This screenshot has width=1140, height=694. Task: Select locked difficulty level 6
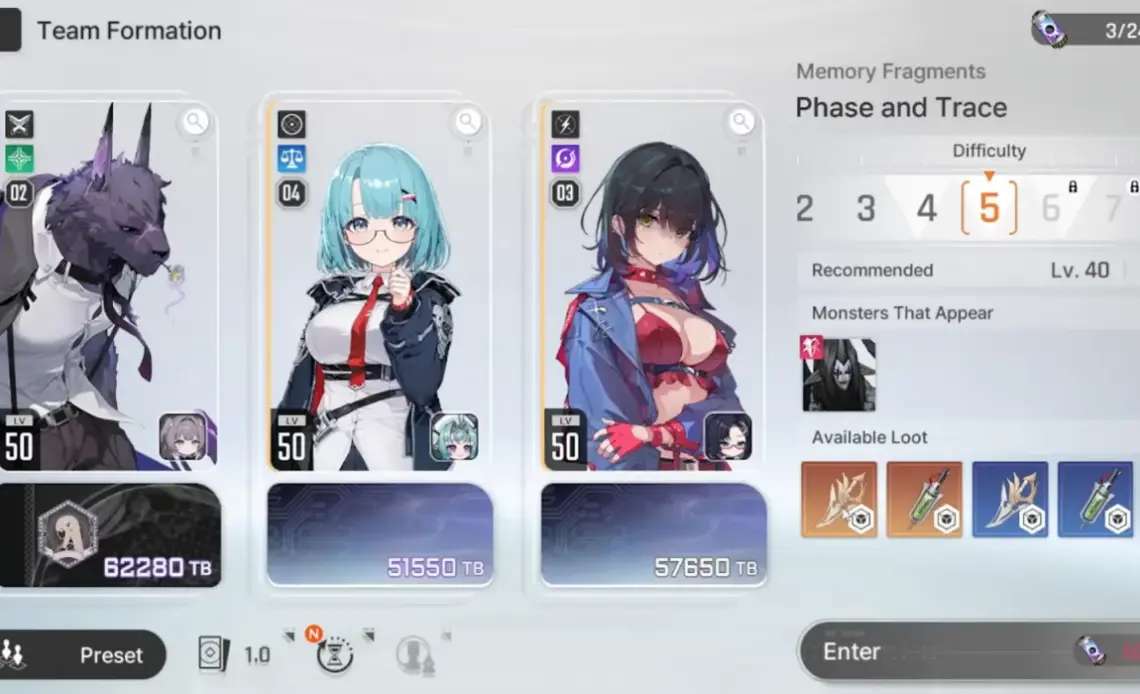coord(1051,208)
